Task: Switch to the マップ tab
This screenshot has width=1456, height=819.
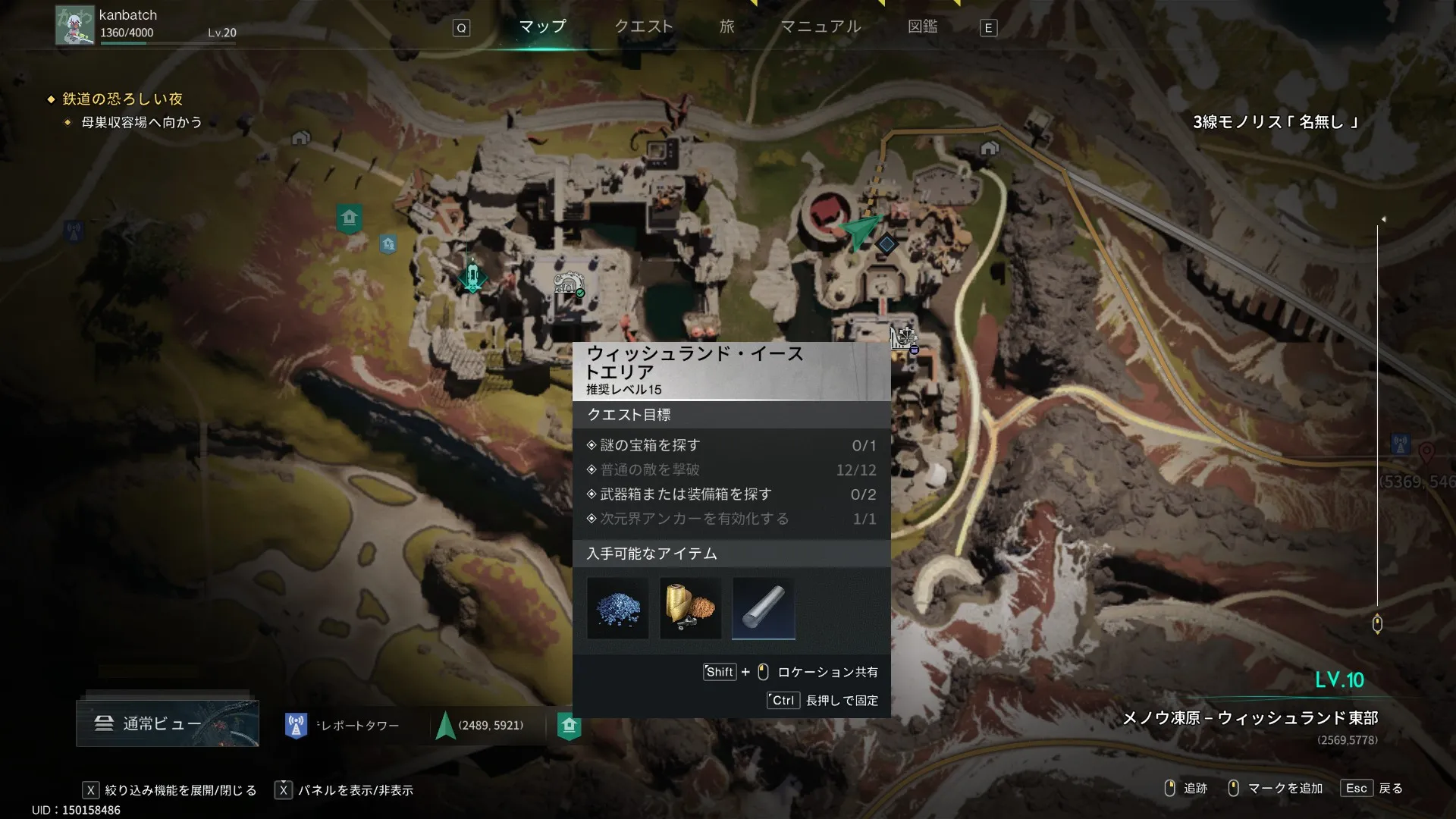Action: (x=542, y=27)
